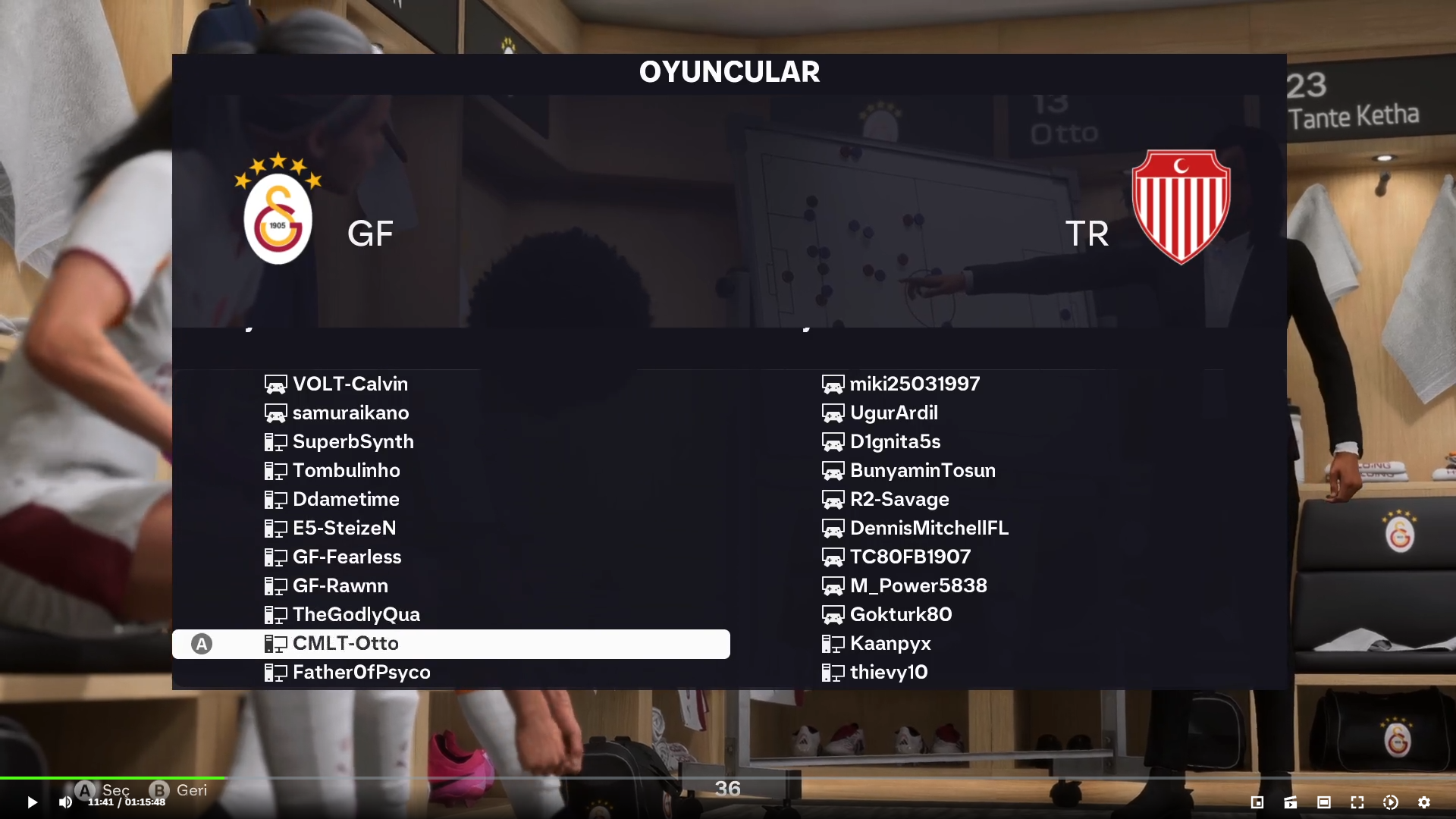The width and height of the screenshot is (1456, 819).
Task: Choose samuraikano from the GF roster
Action: tap(350, 413)
